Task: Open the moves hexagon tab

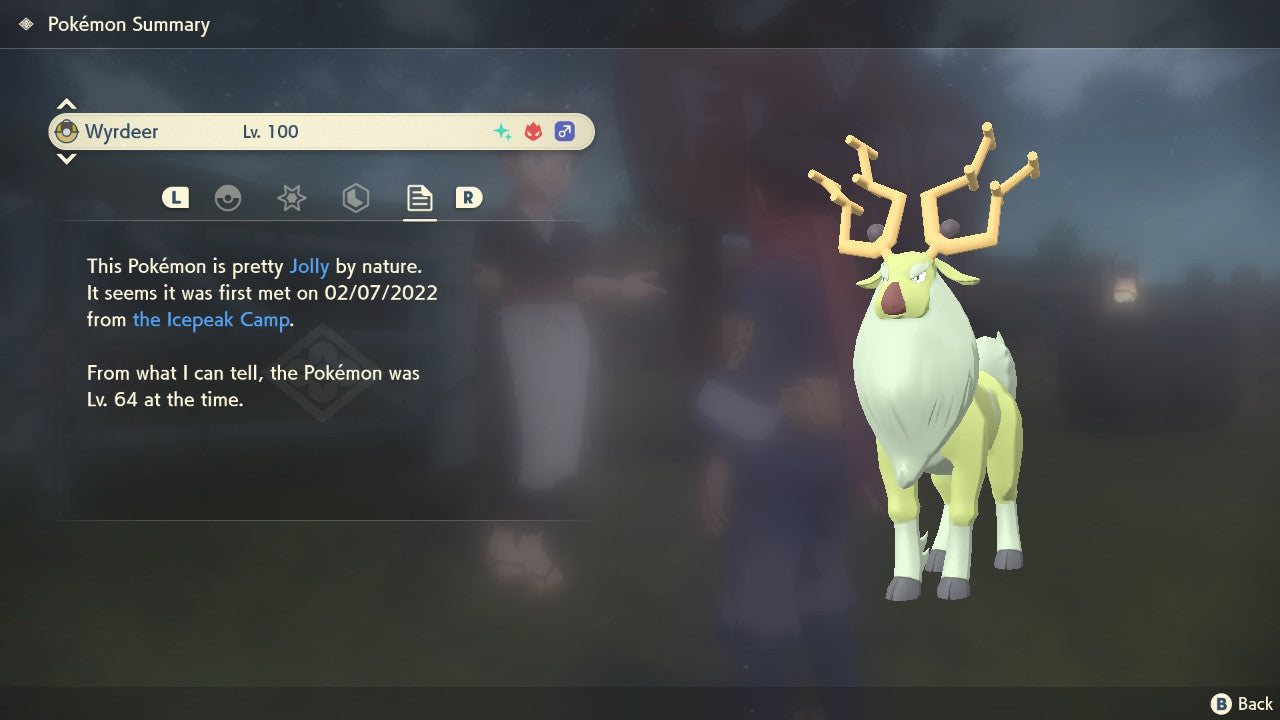Action: point(355,197)
